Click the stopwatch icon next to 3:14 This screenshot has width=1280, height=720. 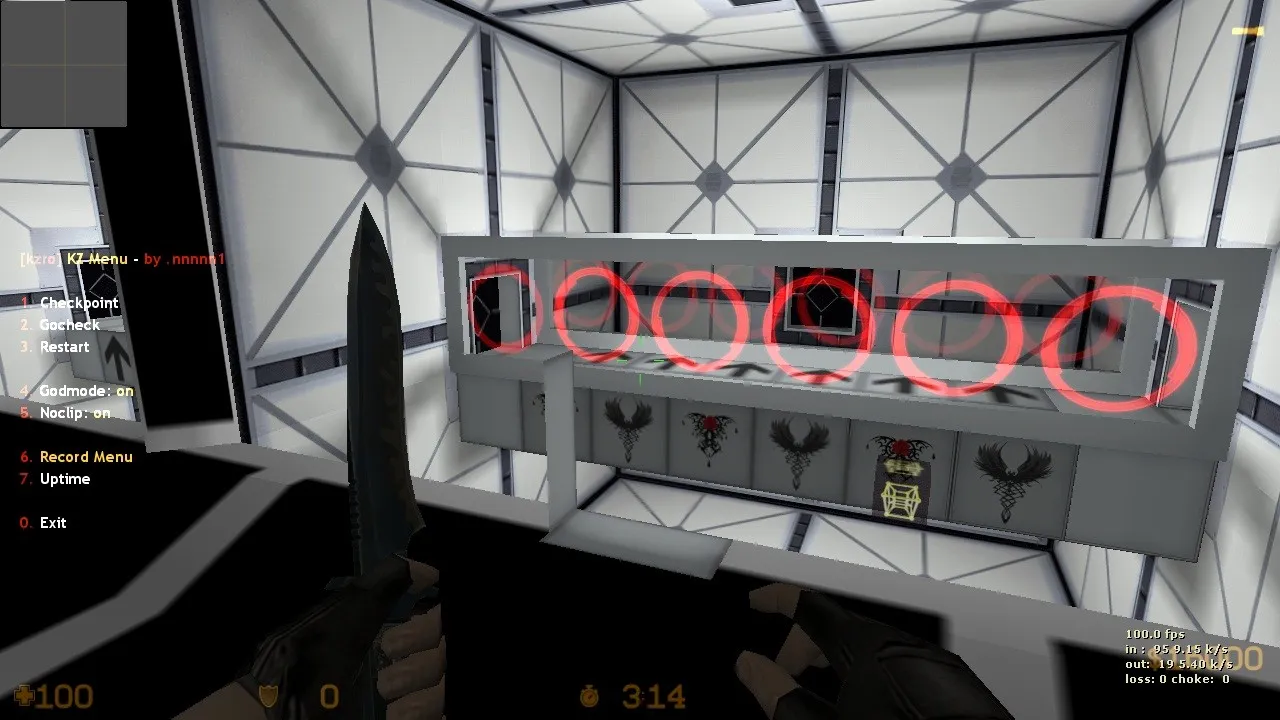point(588,694)
